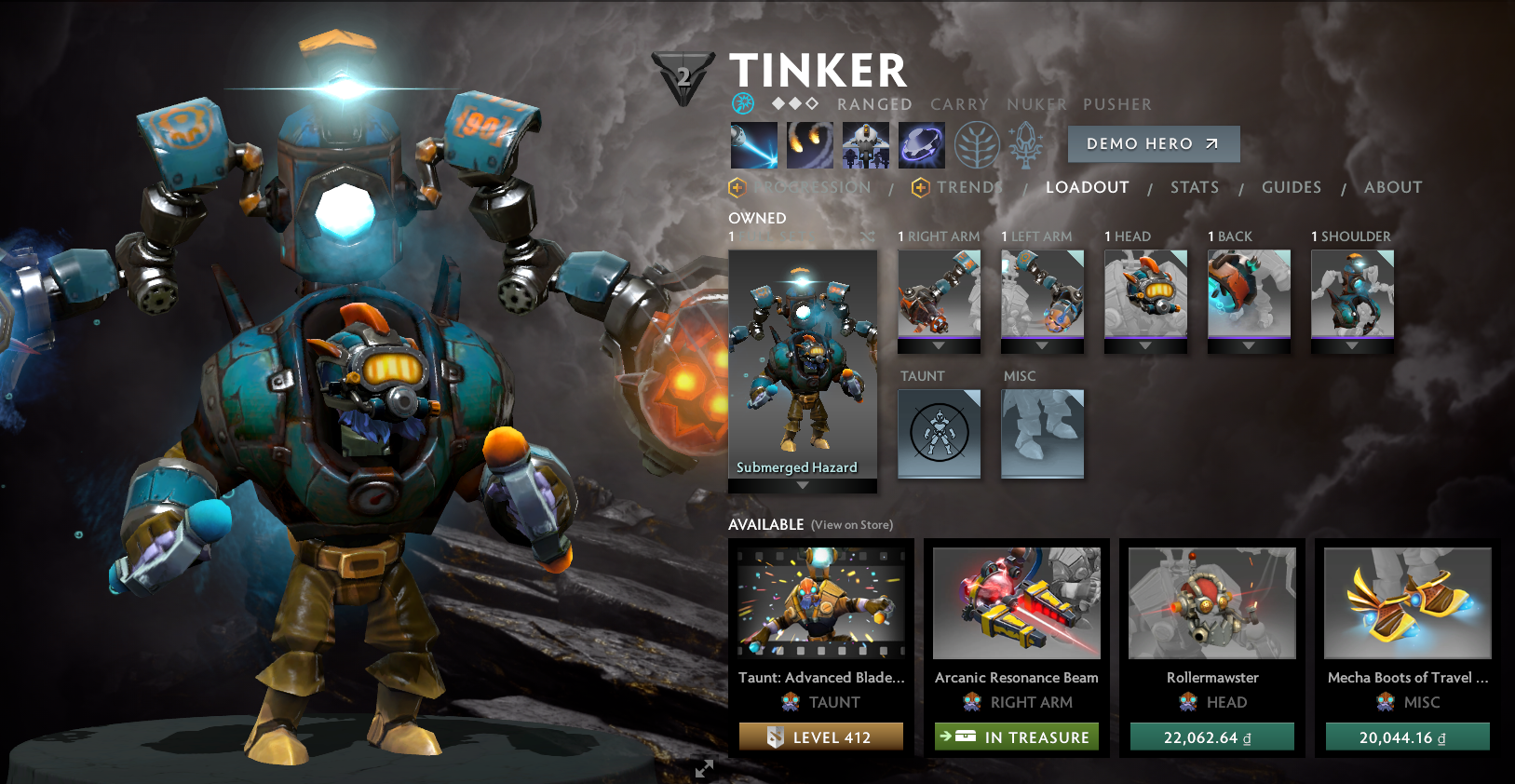Expand the Head slot dropdown arrow
Viewport: 1515px width, 784px height.
coord(1144,345)
